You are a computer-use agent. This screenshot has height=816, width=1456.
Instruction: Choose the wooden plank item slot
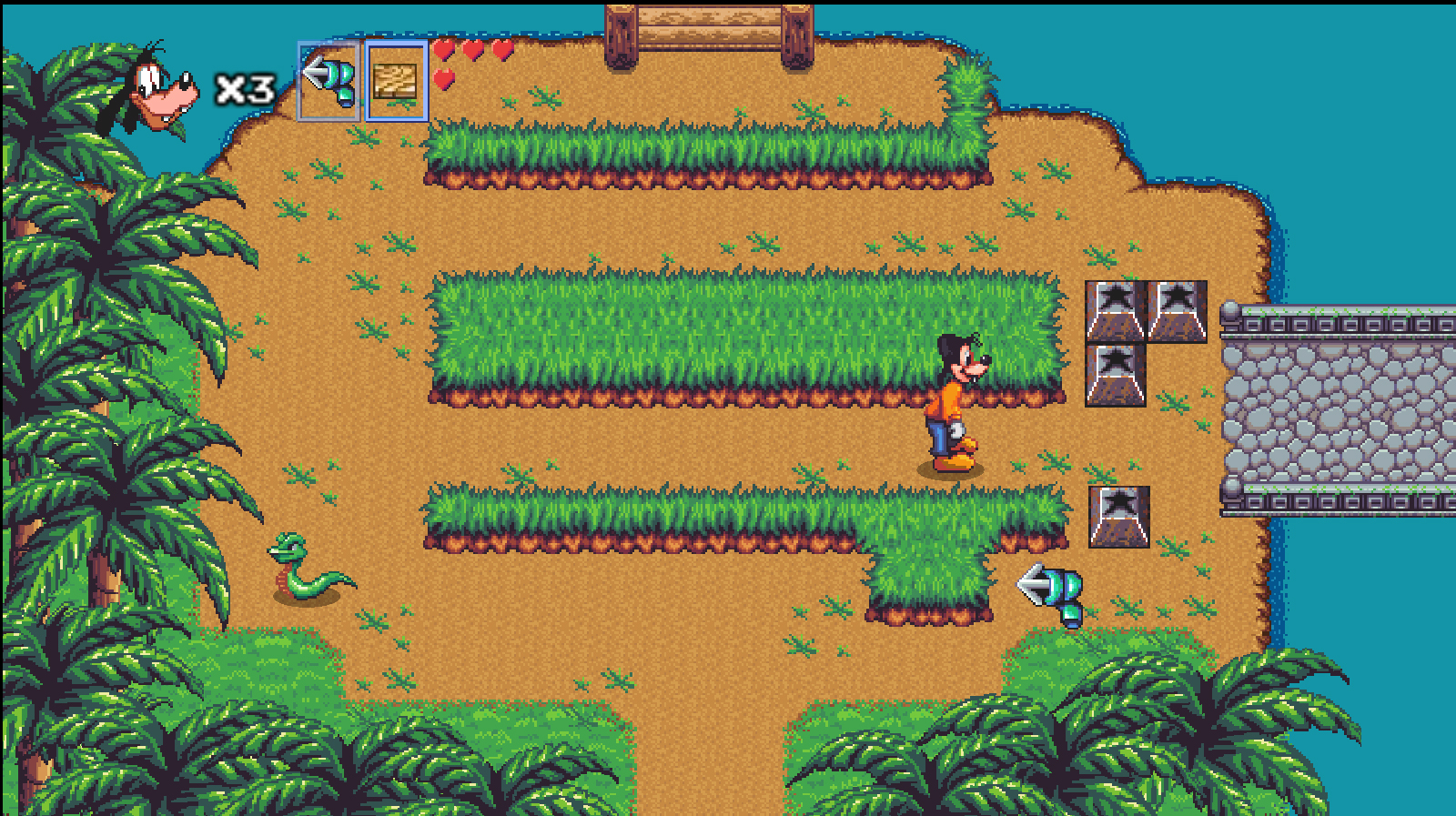tap(396, 81)
